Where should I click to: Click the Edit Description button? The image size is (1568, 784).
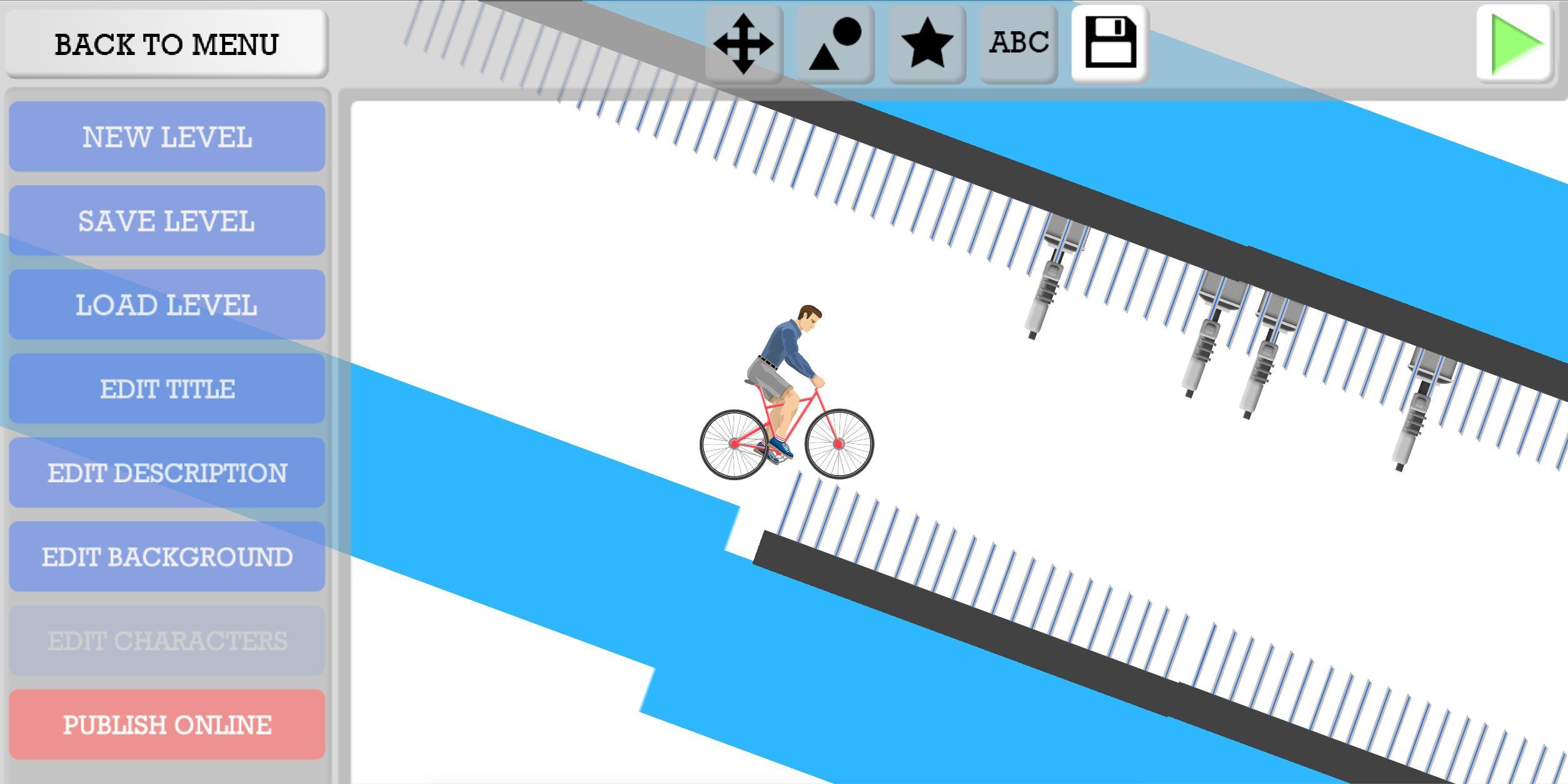(166, 473)
